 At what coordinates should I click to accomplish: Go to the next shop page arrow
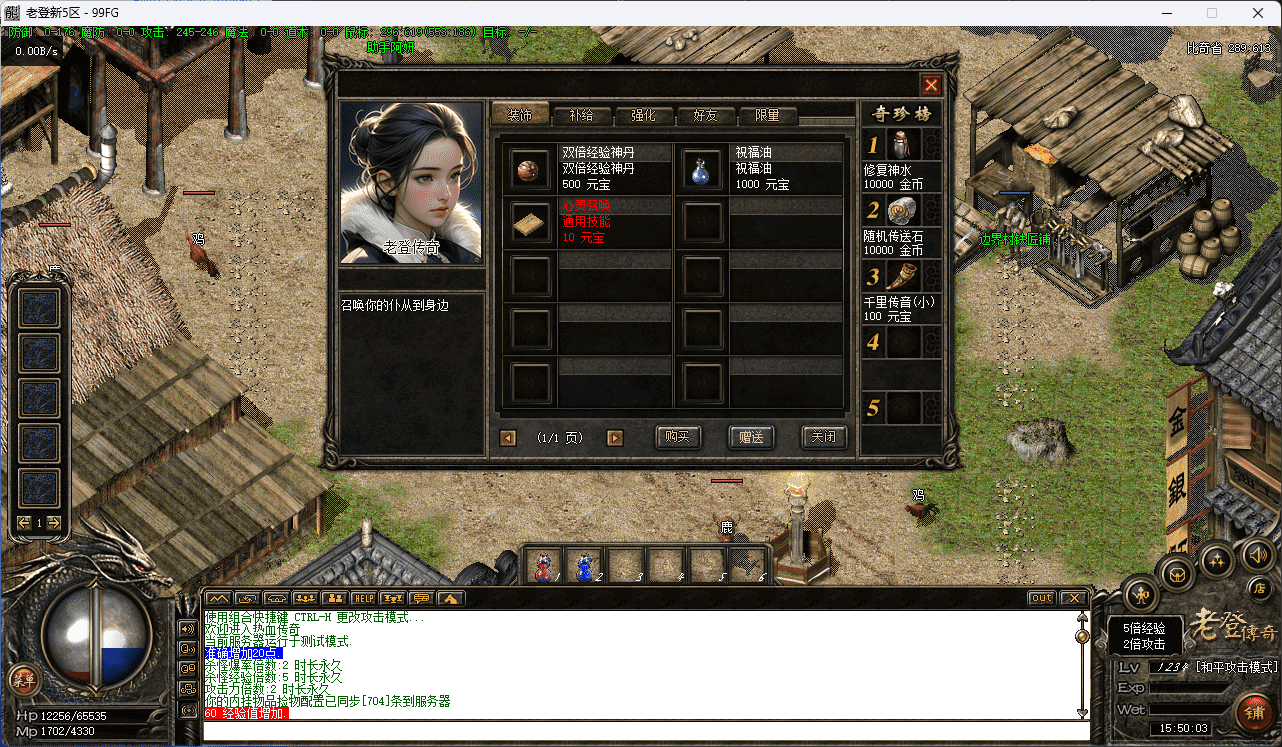[615, 438]
